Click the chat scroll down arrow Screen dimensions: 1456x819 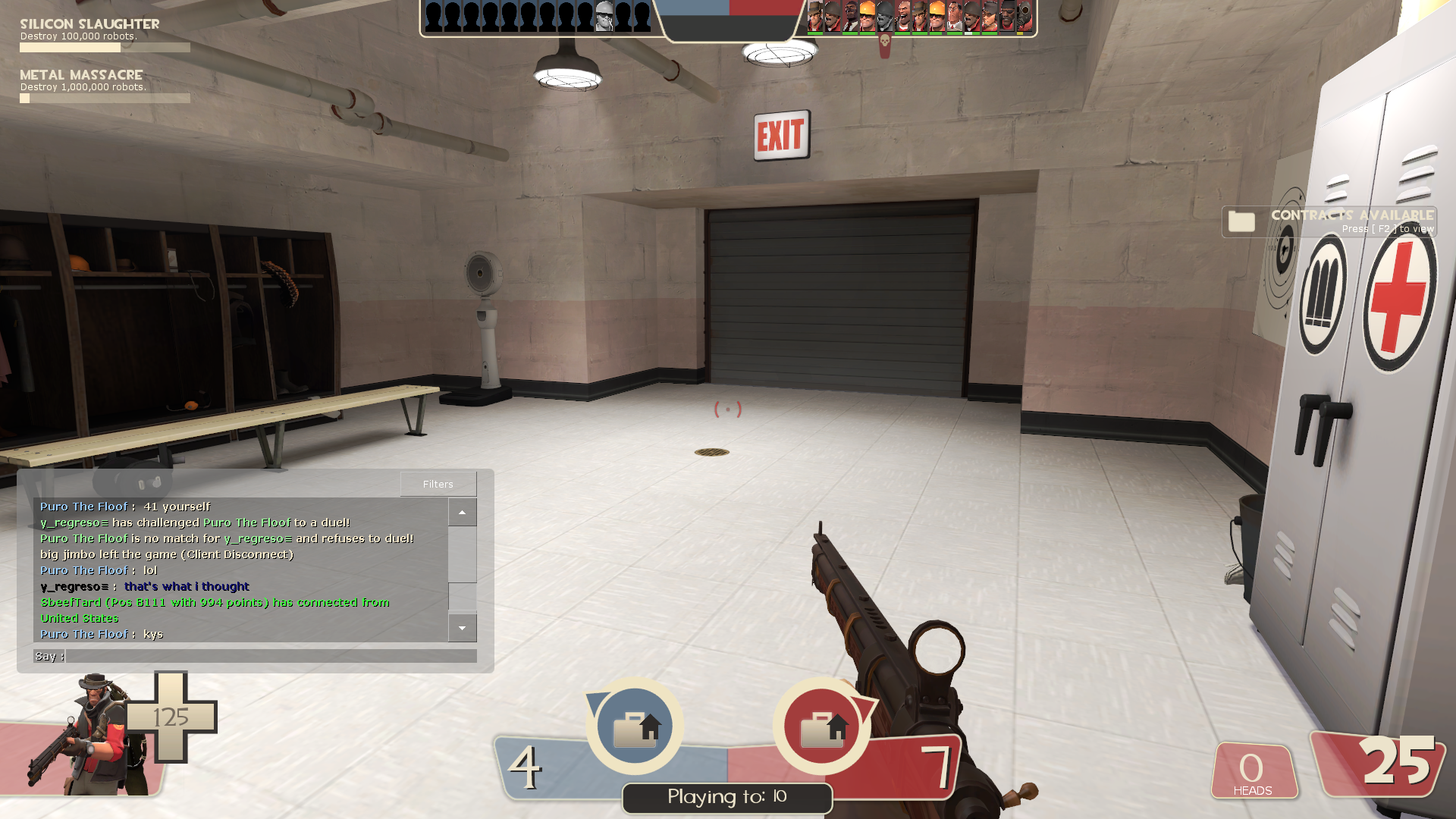pos(462,628)
